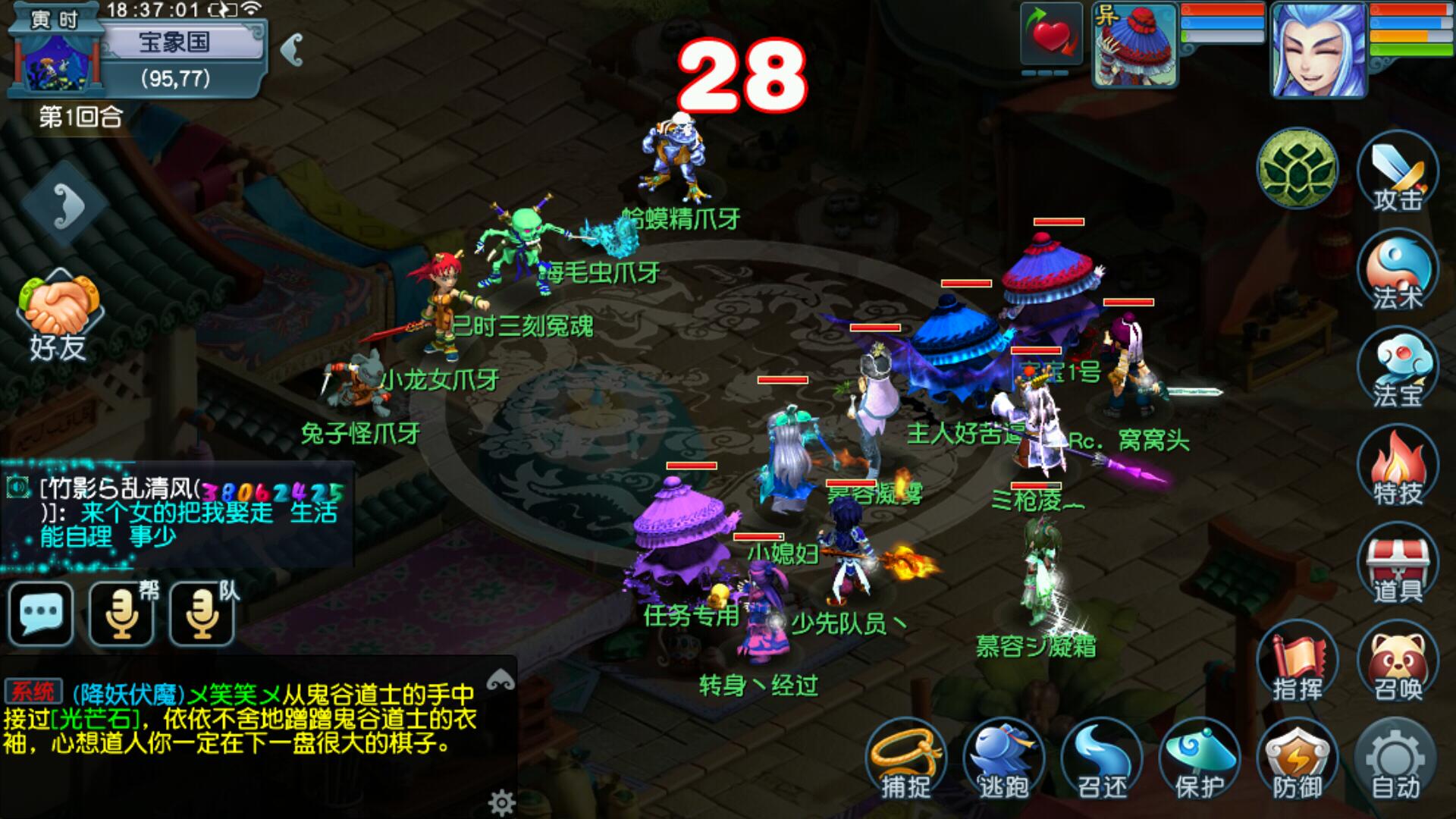The width and height of the screenshot is (1456, 819).
Task: Select the 捕捉 capture command
Action: click(x=905, y=760)
